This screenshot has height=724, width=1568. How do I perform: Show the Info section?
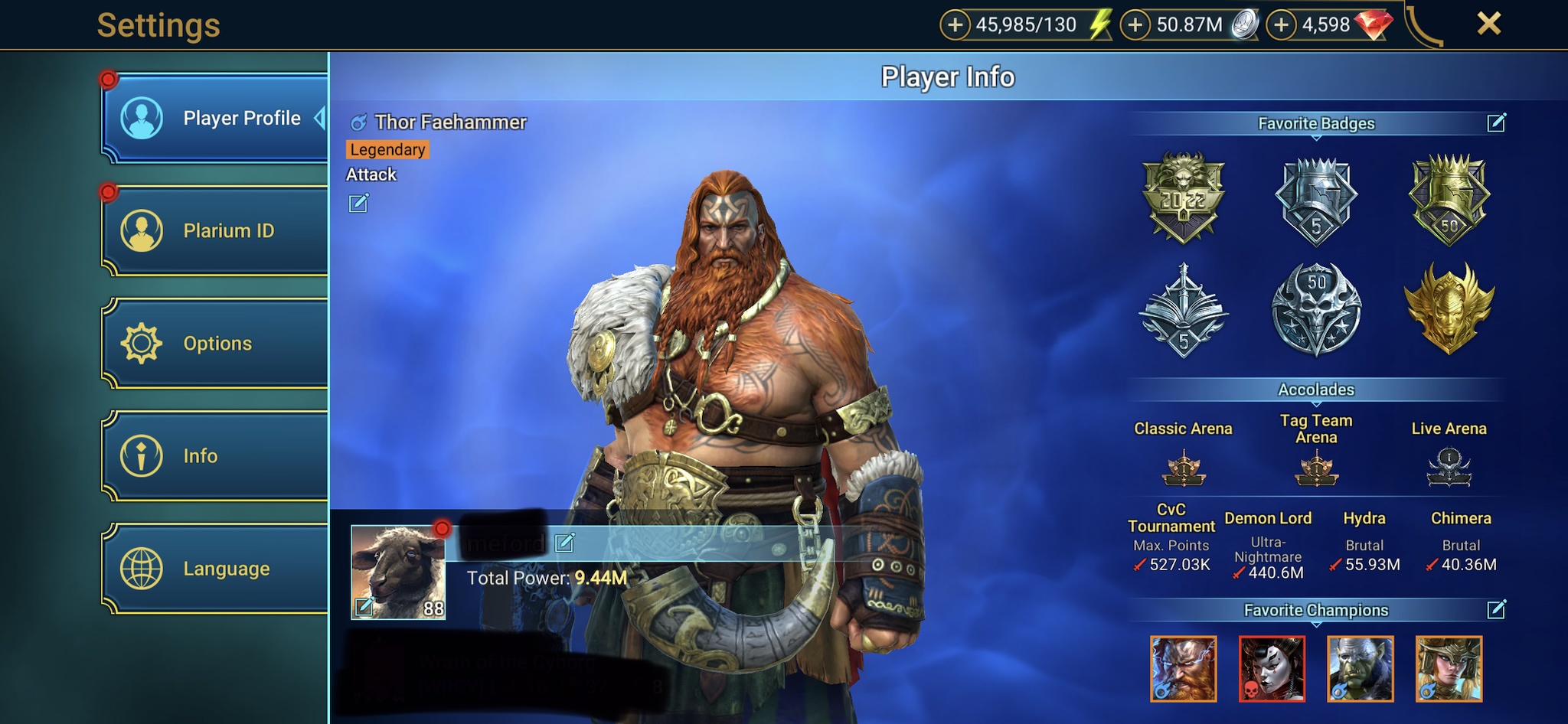[x=214, y=456]
